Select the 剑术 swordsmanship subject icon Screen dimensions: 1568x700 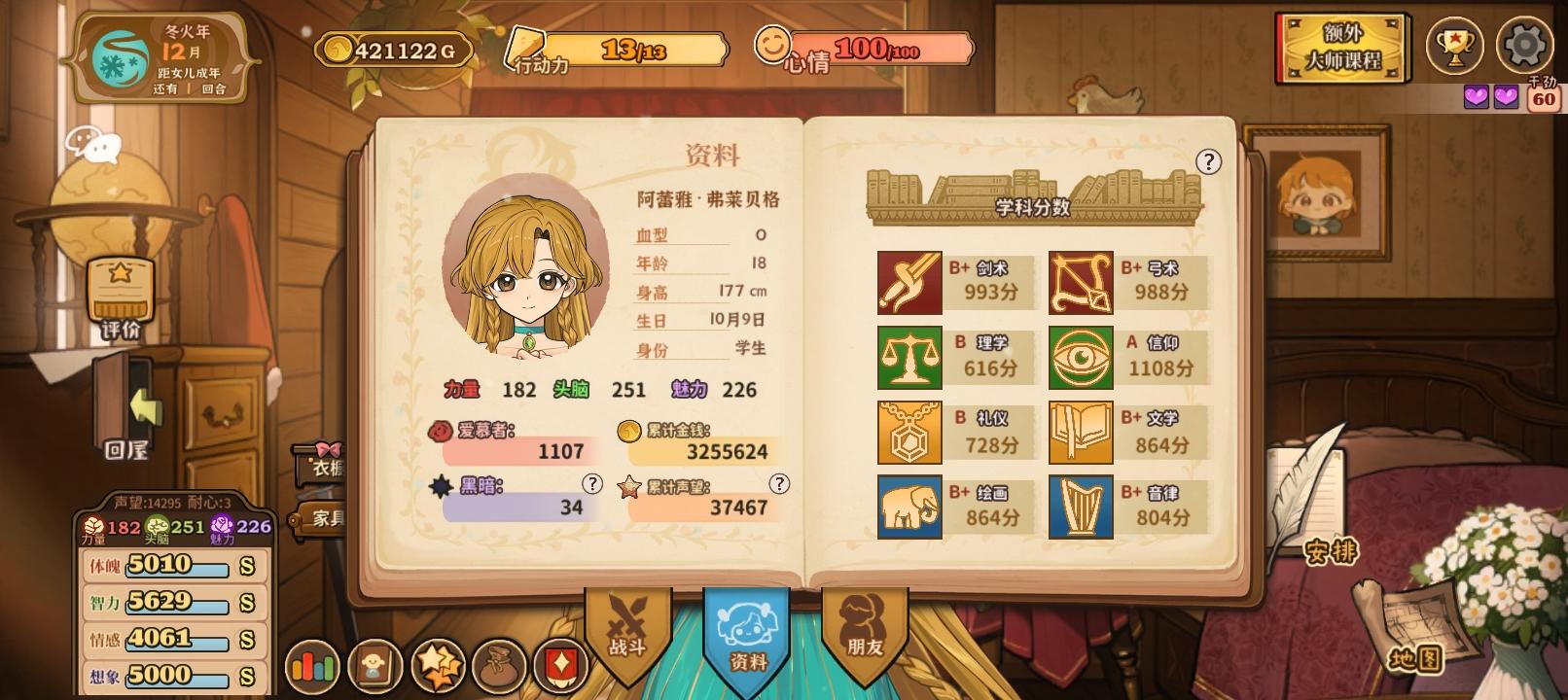click(x=909, y=281)
